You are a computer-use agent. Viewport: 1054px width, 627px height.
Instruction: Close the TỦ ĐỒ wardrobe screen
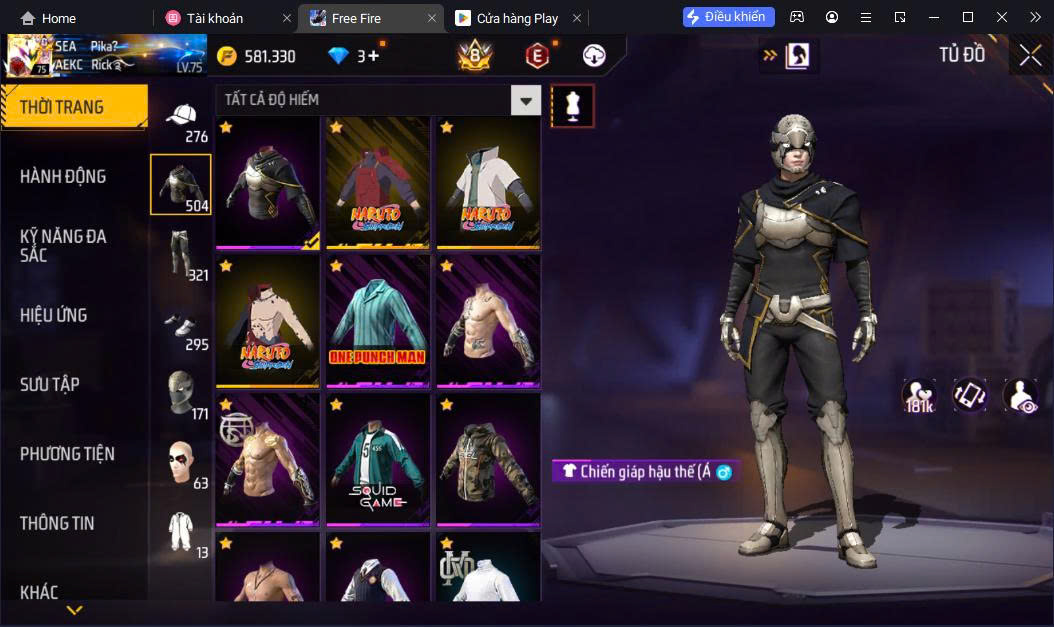(1030, 56)
